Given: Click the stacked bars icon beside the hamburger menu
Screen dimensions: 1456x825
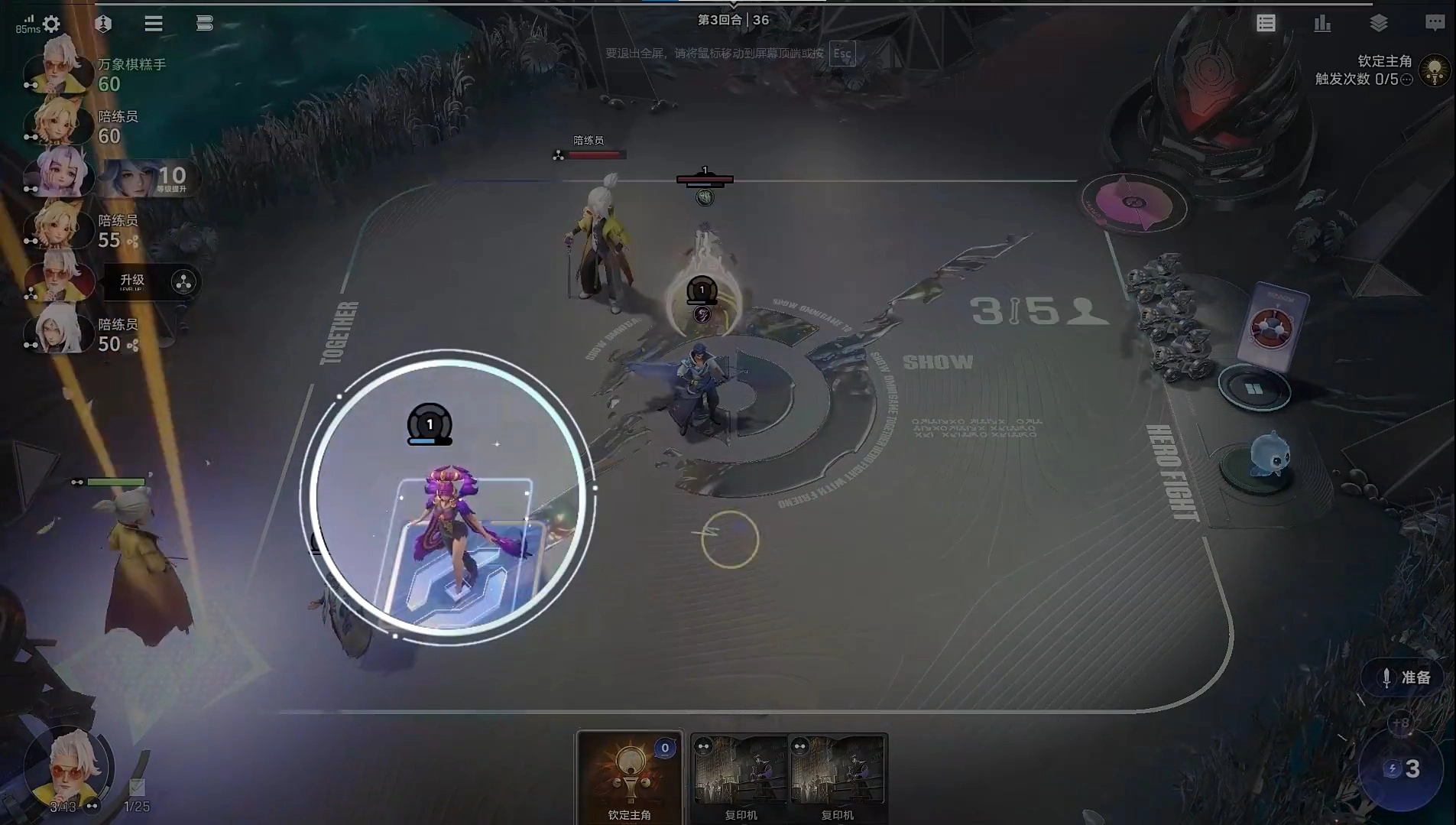Looking at the screenshot, I should coord(204,24).
